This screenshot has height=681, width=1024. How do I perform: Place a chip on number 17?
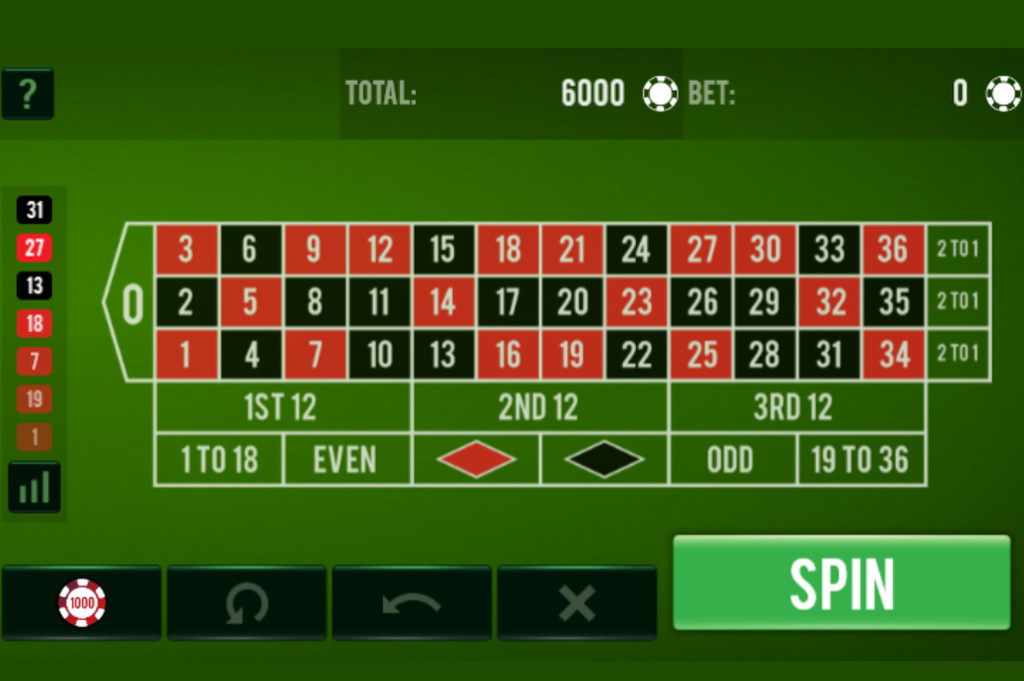pos(508,301)
